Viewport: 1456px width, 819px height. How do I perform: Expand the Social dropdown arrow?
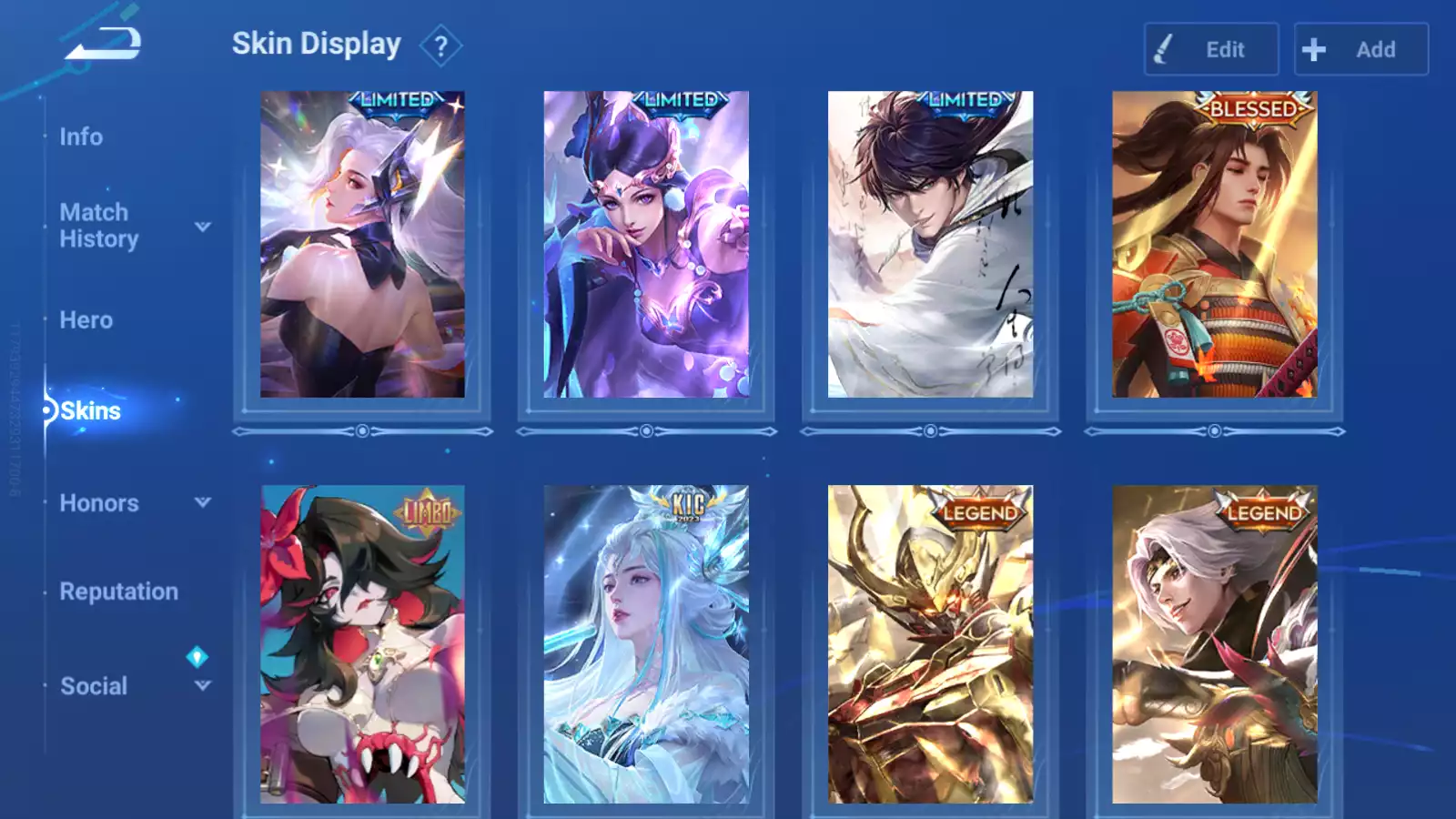click(x=203, y=685)
